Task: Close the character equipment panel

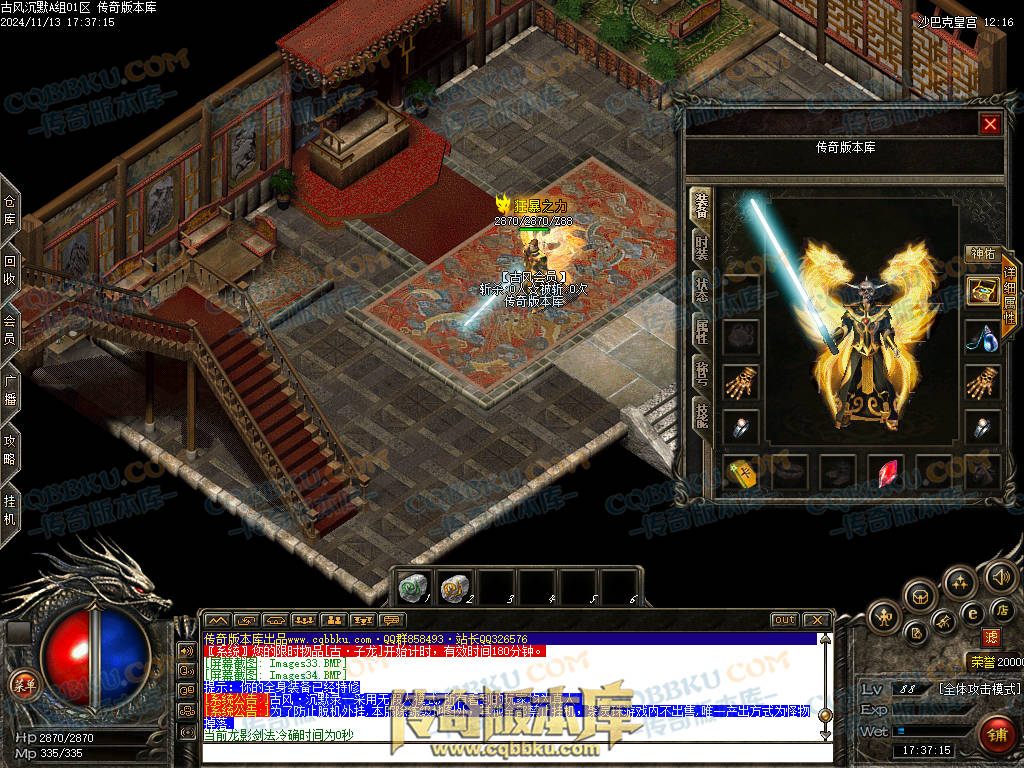Action: pos(990,124)
